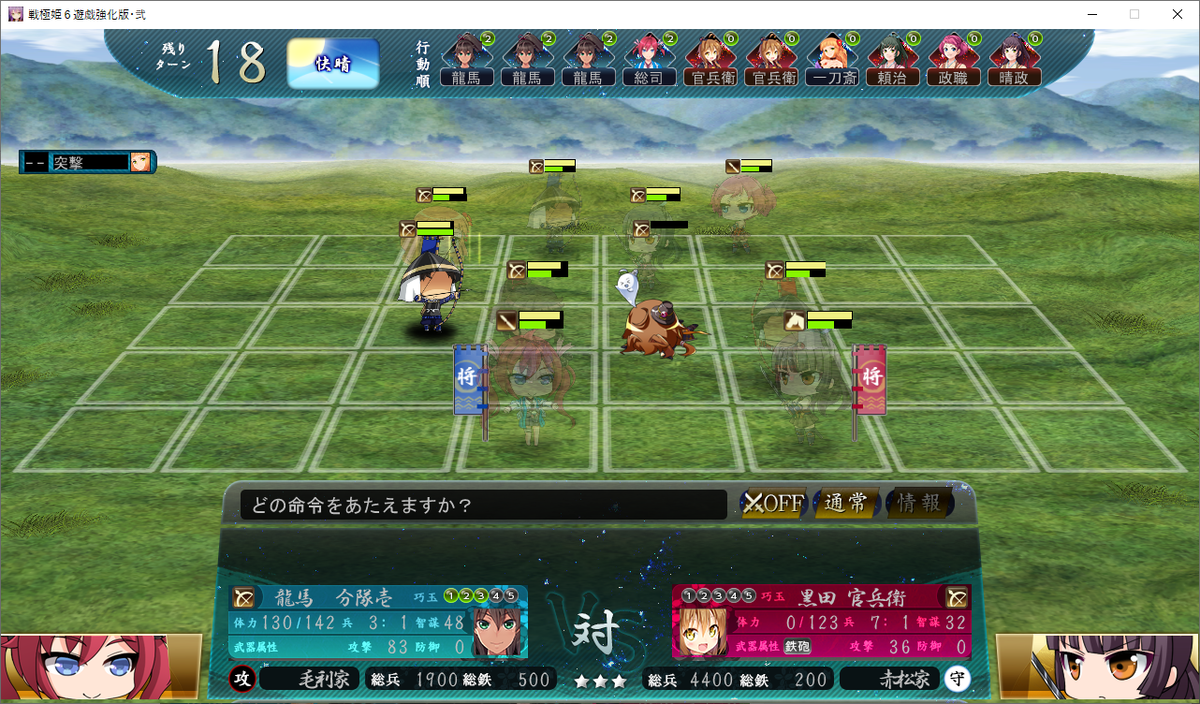Minimize the game window
Viewport: 1200px width, 704px height.
tap(1086, 14)
